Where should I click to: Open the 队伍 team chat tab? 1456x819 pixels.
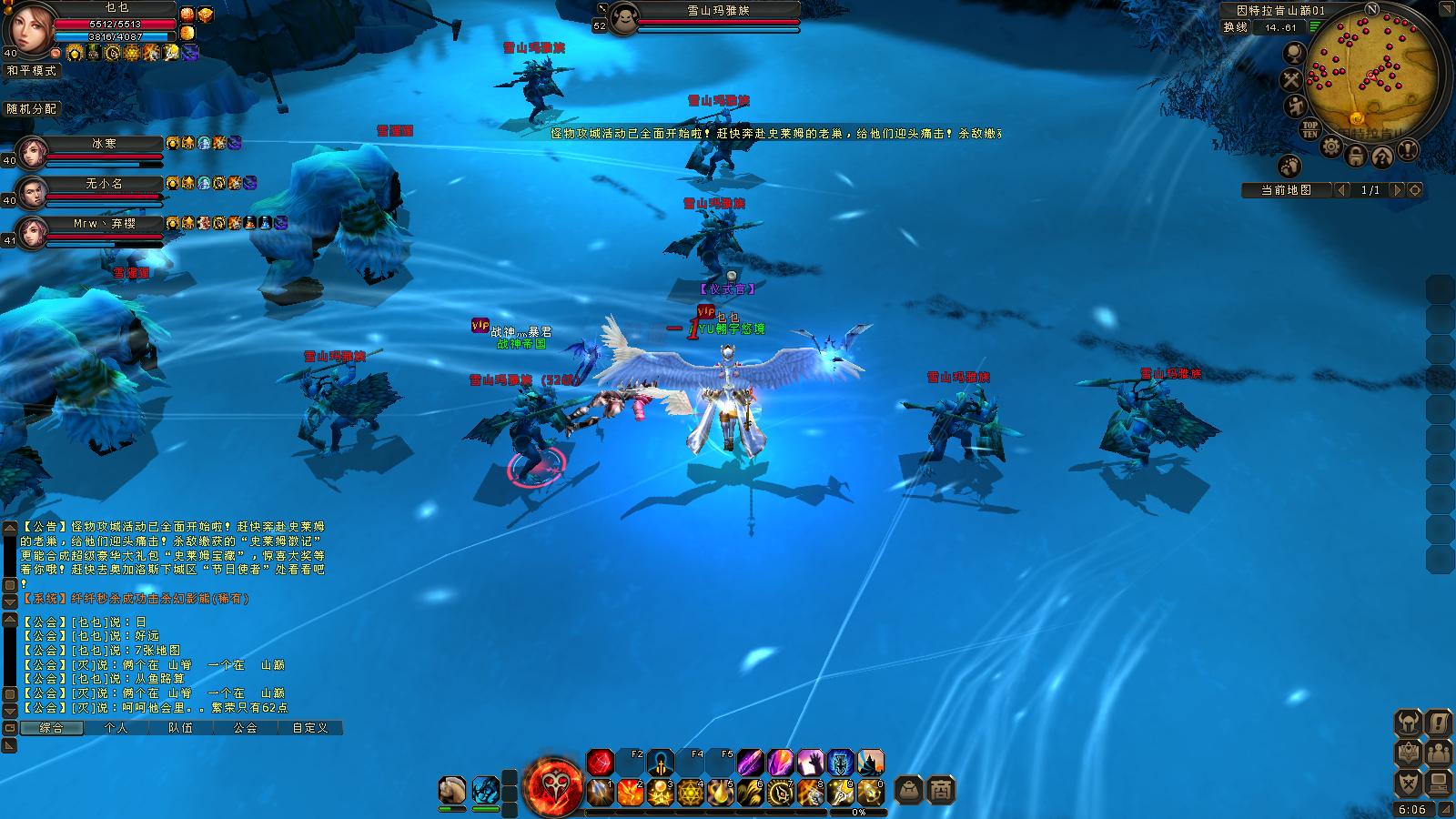coord(180,728)
